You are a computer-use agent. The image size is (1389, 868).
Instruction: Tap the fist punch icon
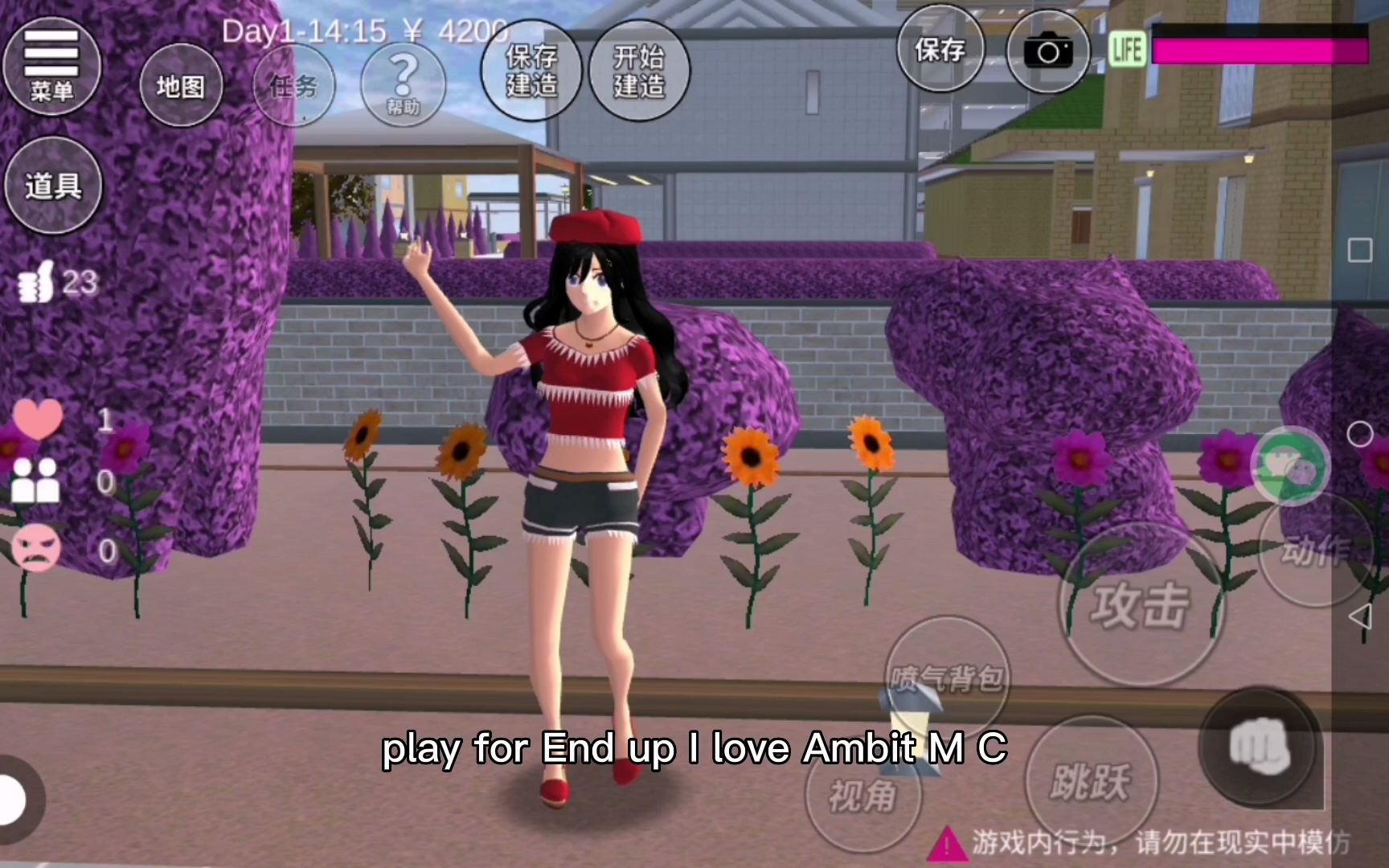(x=1260, y=747)
